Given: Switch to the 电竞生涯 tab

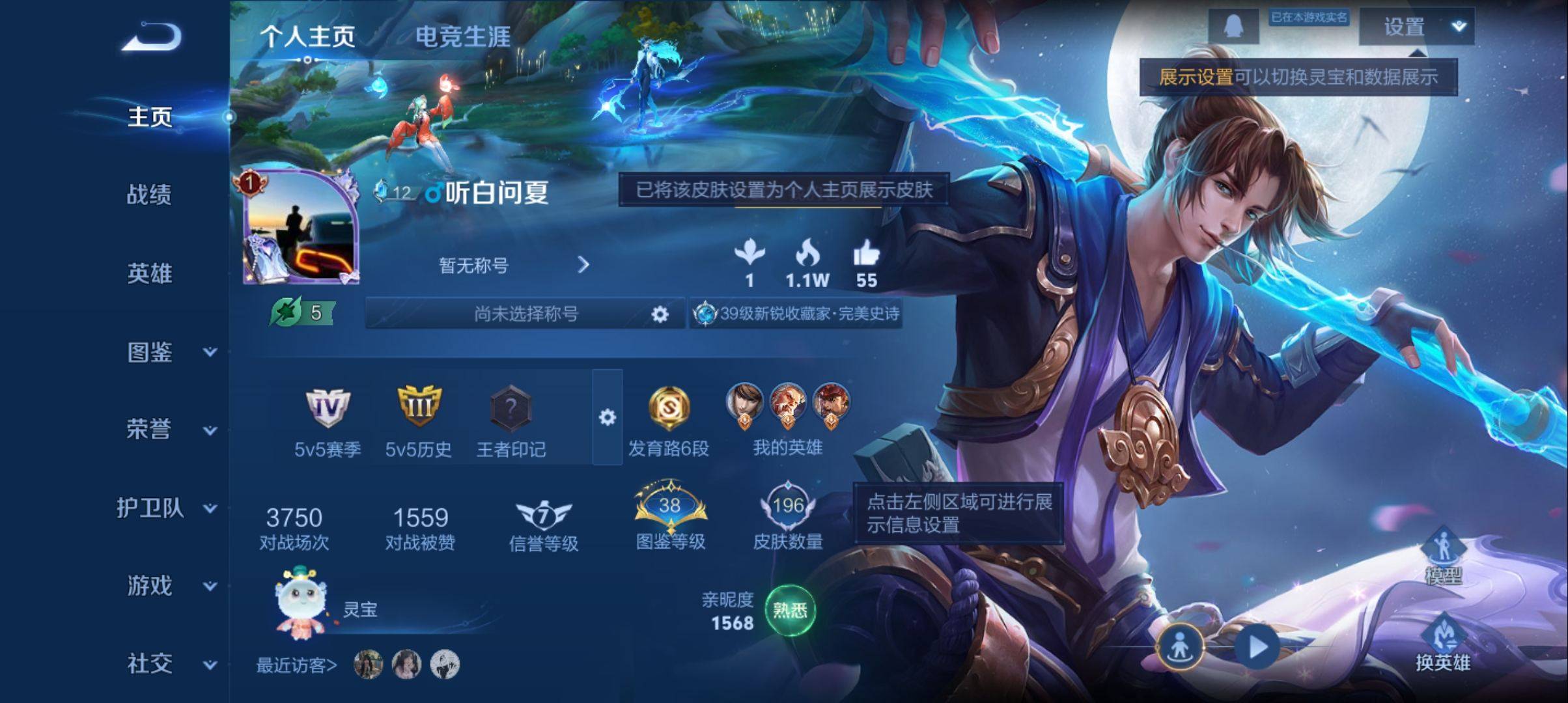Looking at the screenshot, I should coord(463,38).
